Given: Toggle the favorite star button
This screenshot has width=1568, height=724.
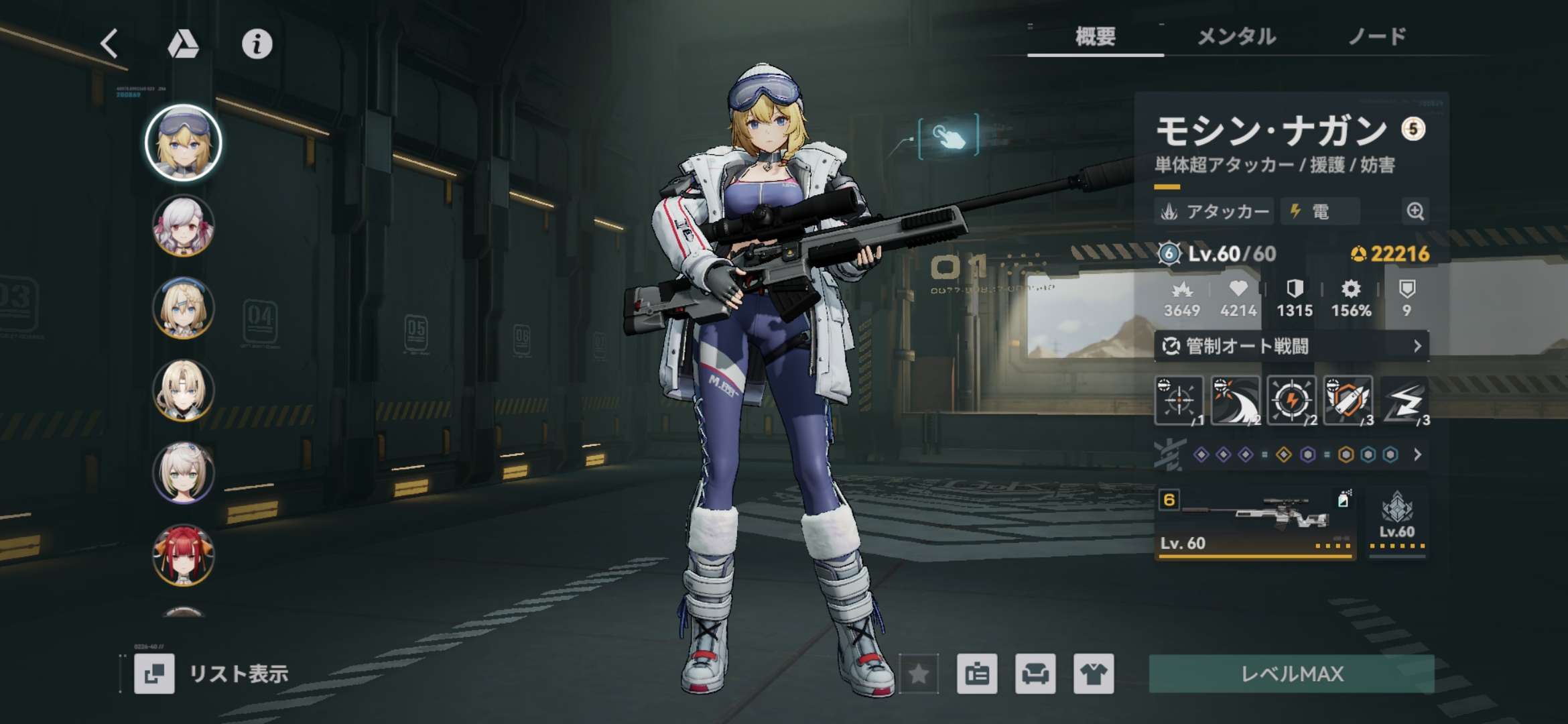Looking at the screenshot, I should [919, 674].
